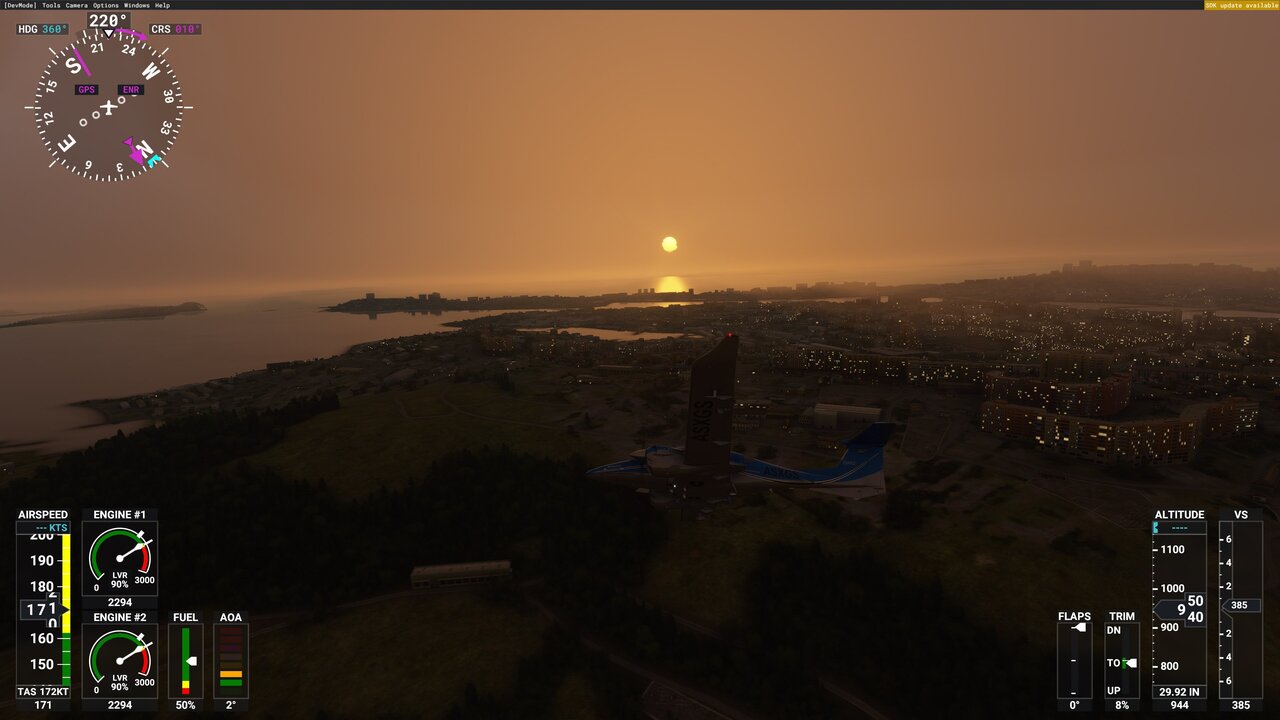Click the Engine #1 RPM gauge
This screenshot has width=1280, height=720.
point(119,555)
